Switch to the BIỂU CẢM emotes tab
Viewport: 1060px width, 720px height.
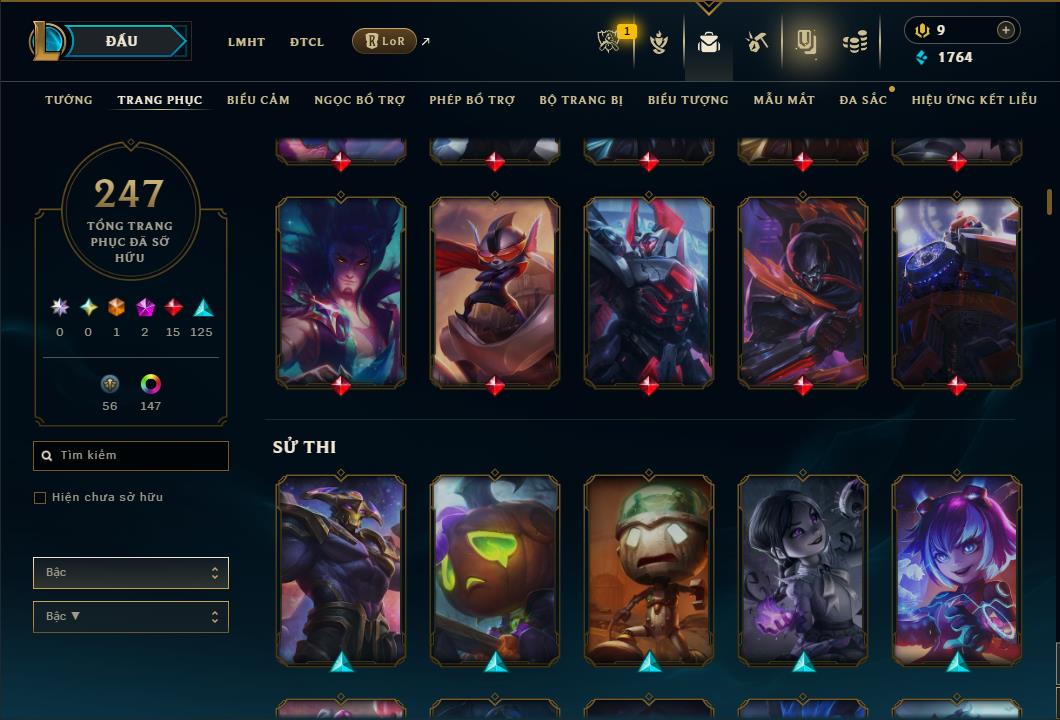258,100
